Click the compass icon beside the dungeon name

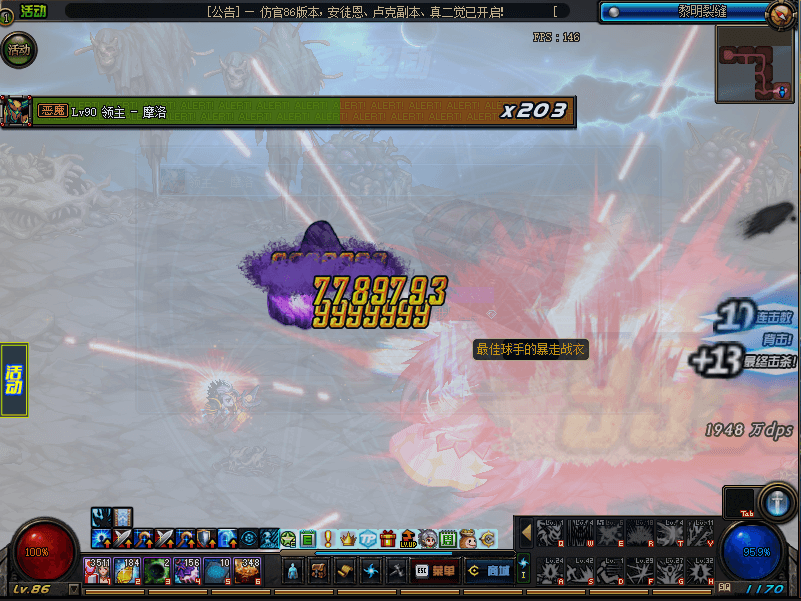[x=781, y=13]
